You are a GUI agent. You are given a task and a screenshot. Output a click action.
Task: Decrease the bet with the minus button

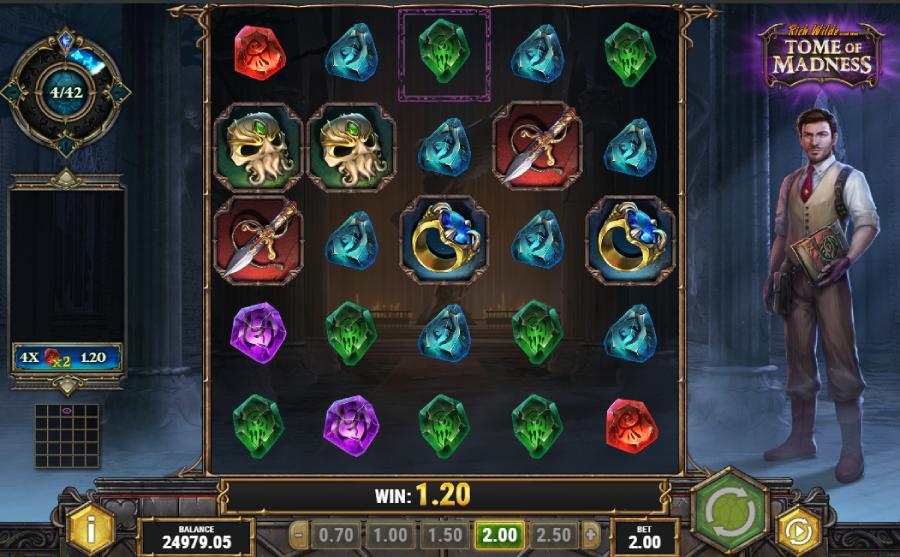(x=296, y=534)
